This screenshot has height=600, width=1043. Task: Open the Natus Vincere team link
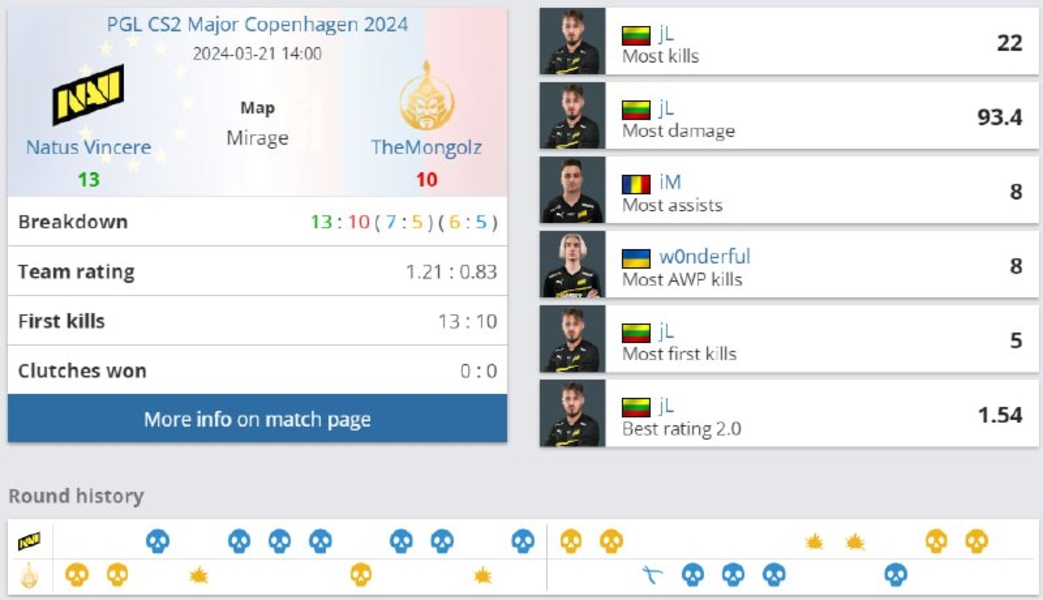pos(88,147)
